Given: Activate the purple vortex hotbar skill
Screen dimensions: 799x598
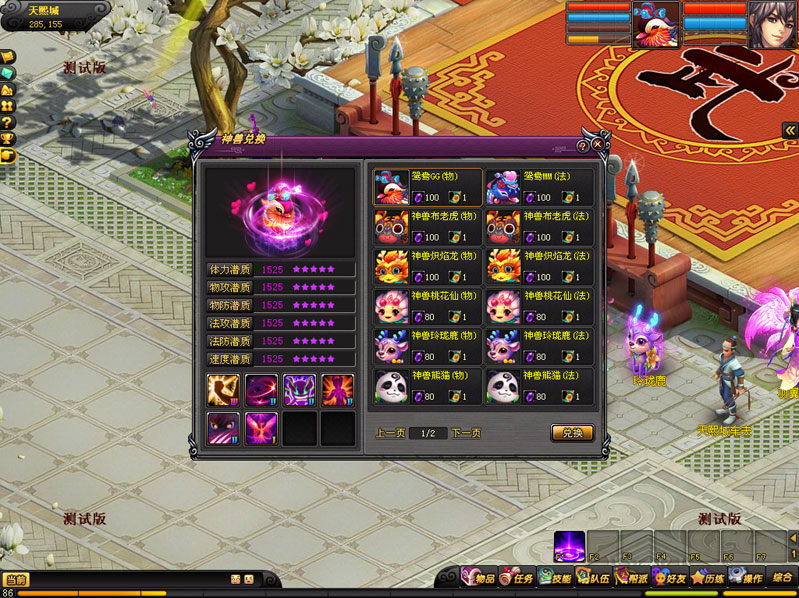Looking at the screenshot, I should (569, 546).
